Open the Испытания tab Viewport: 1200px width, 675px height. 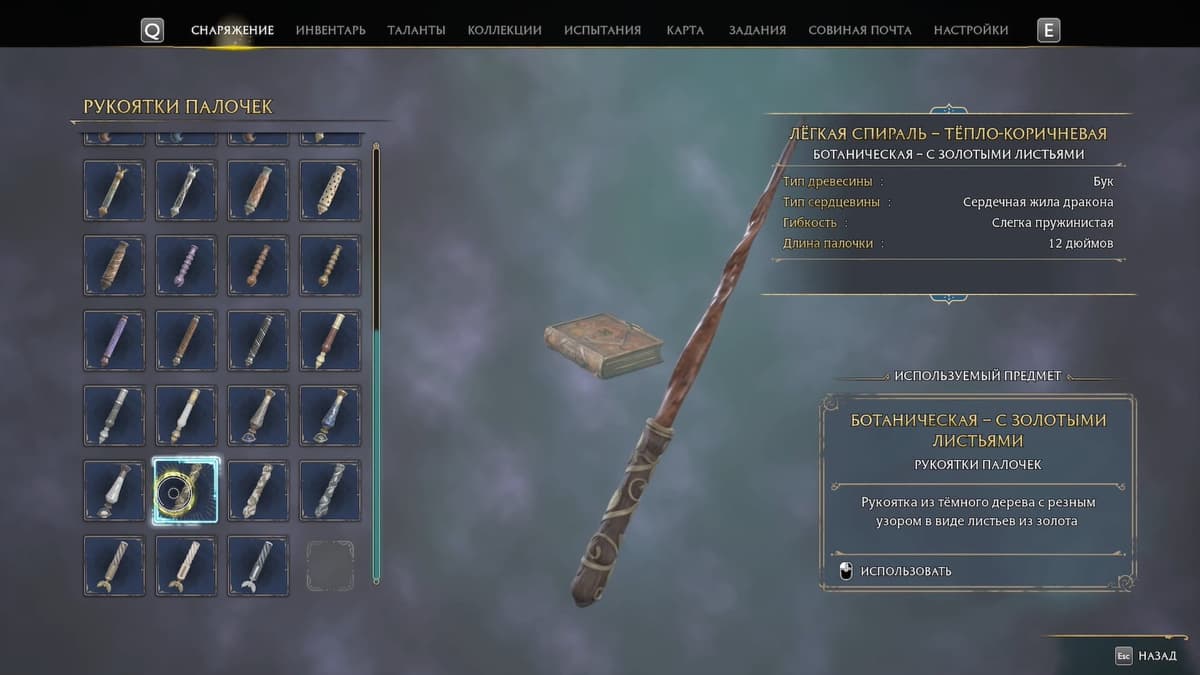point(602,30)
